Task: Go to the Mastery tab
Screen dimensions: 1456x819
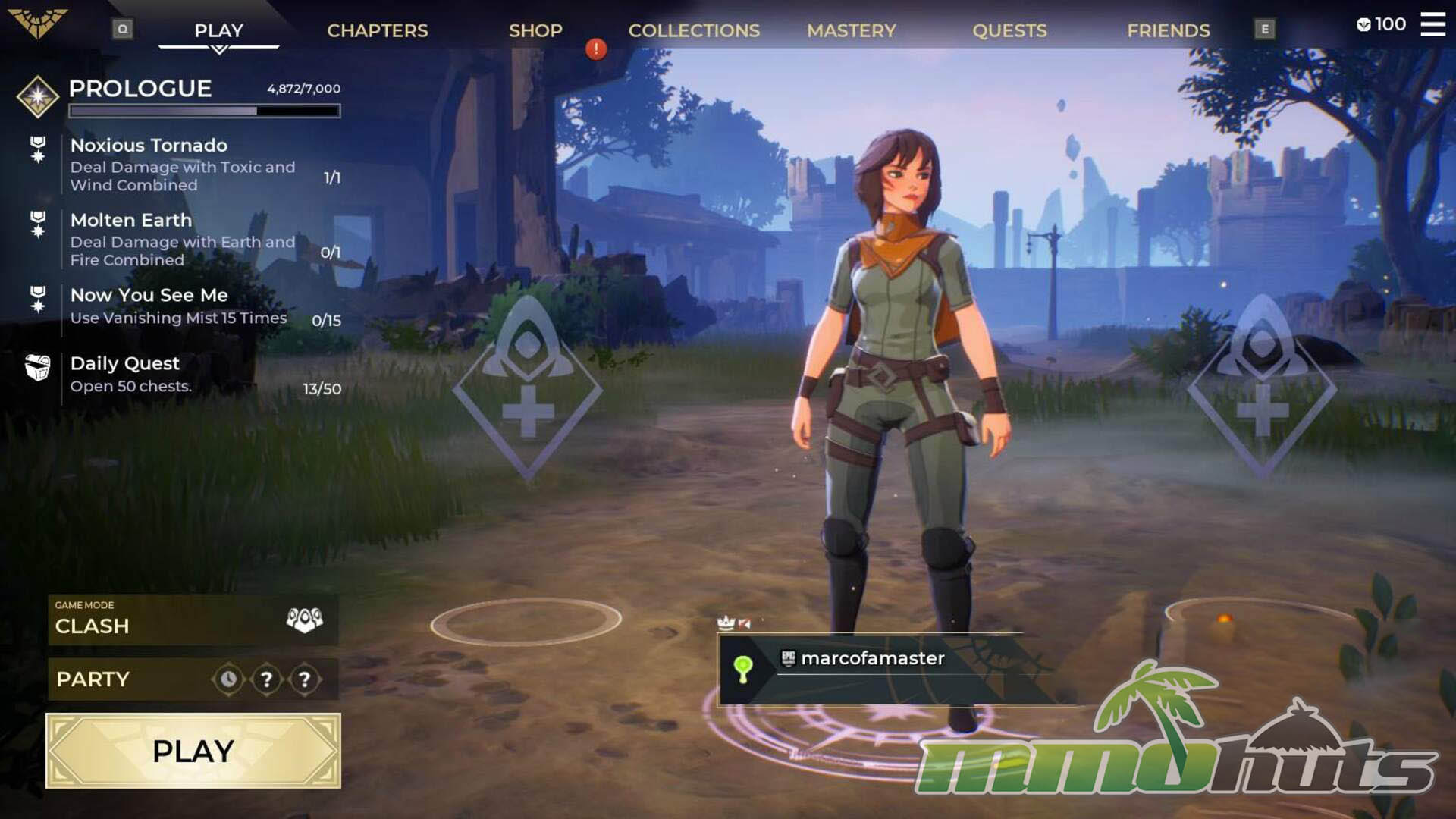Action: point(851,30)
